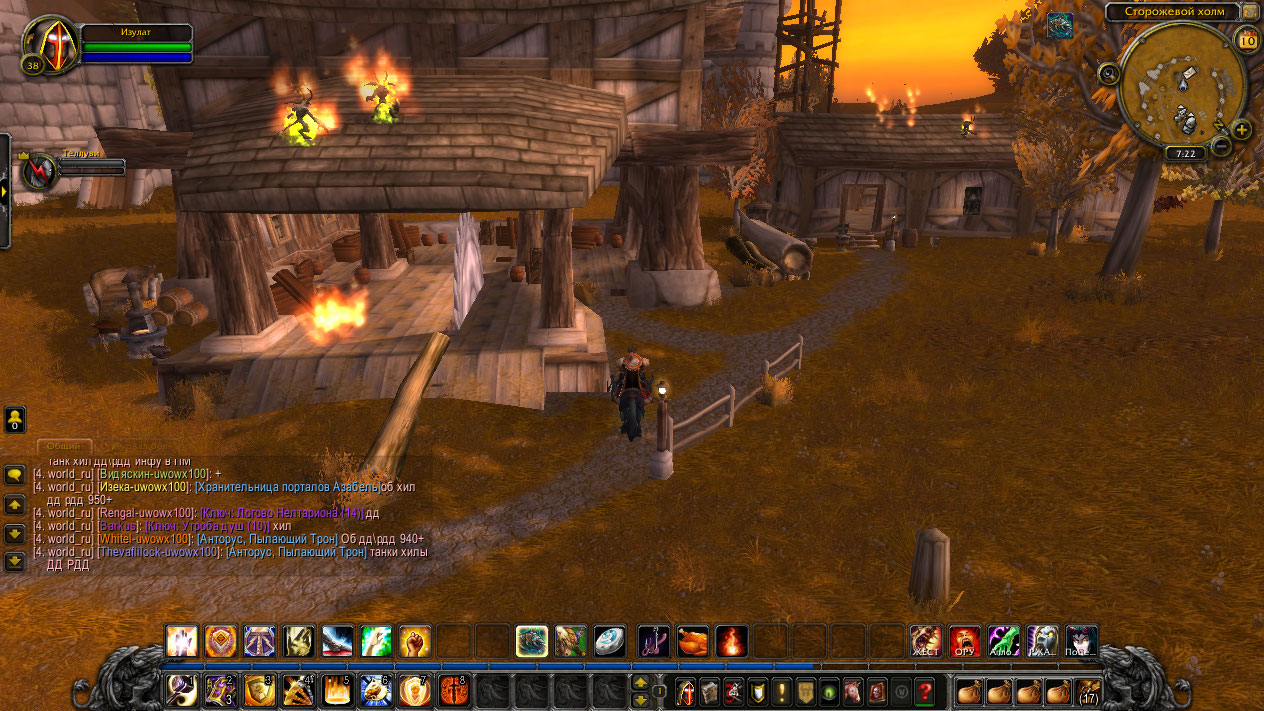1264x711 pixels.
Task: Open the quest log exclamation mark button
Action: pyautogui.click(x=781, y=690)
